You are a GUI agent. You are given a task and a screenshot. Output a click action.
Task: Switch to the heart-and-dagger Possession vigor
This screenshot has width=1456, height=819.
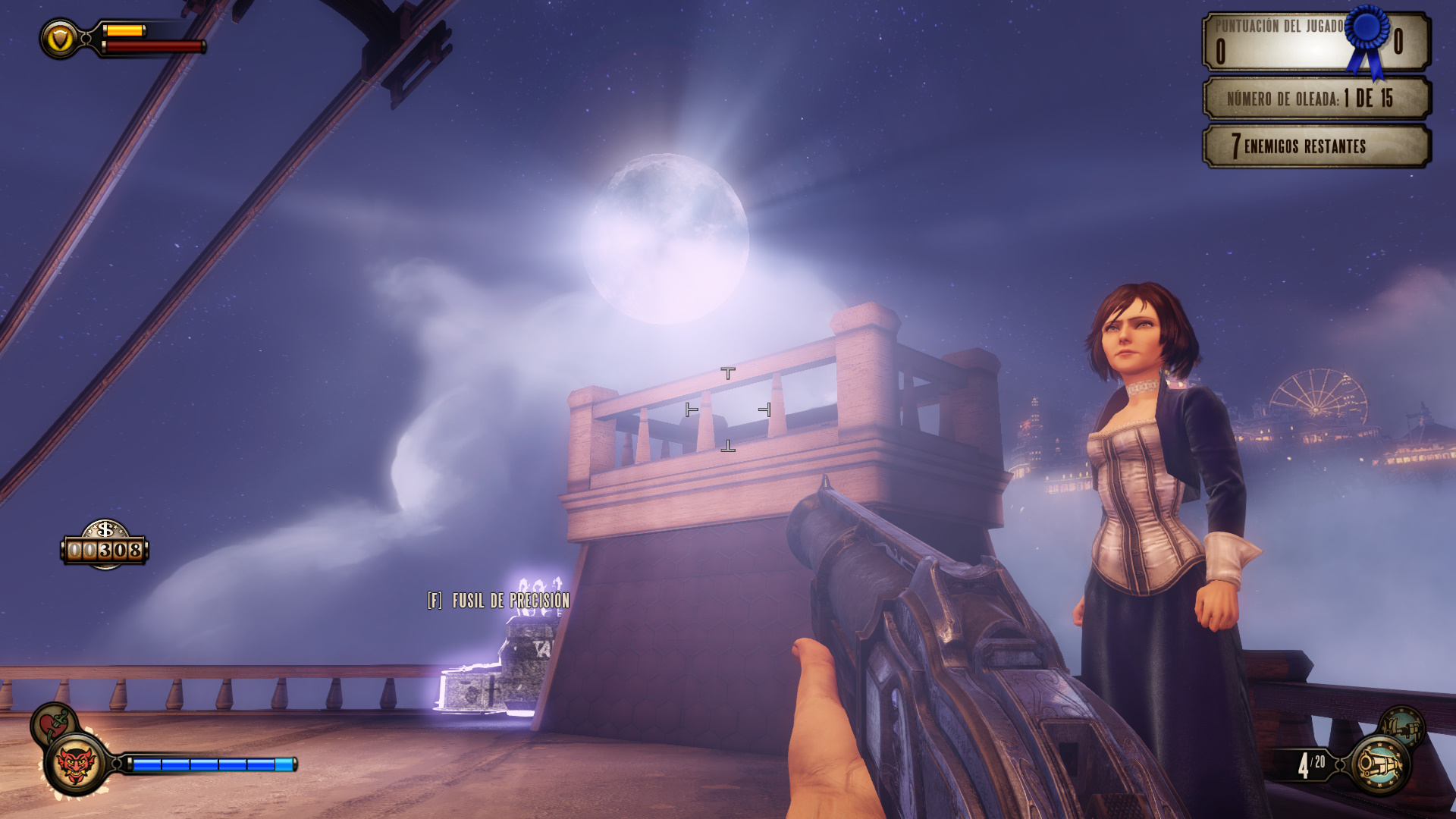(53, 723)
